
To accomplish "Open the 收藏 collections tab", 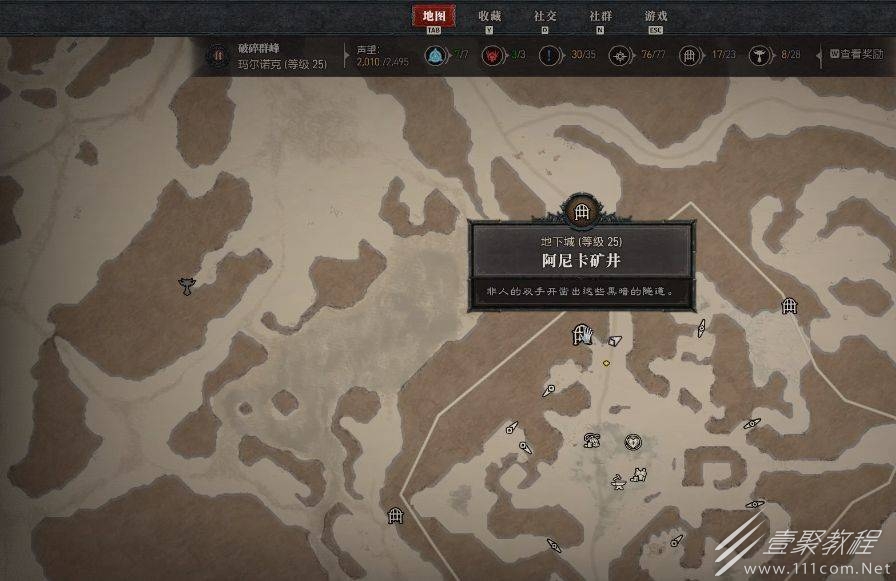I will pos(489,16).
